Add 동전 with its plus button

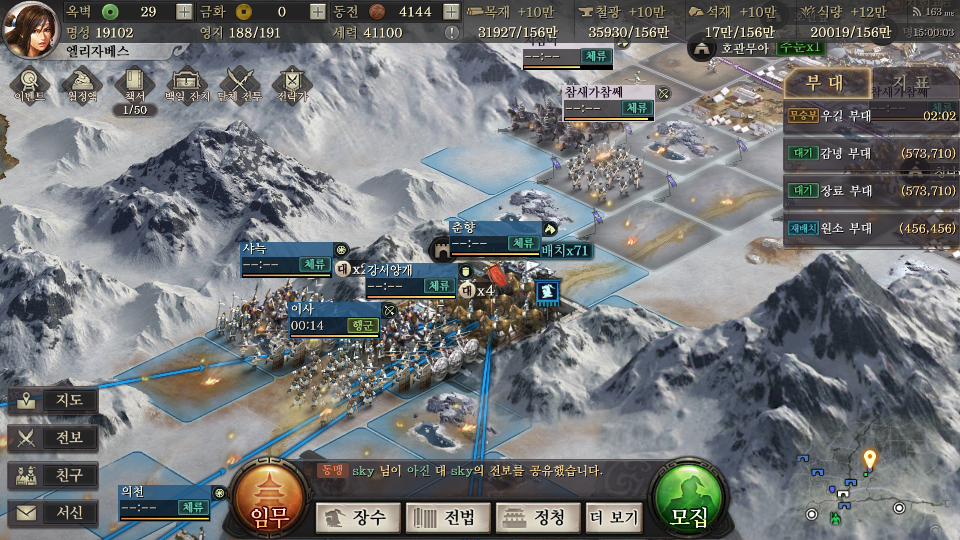point(451,12)
